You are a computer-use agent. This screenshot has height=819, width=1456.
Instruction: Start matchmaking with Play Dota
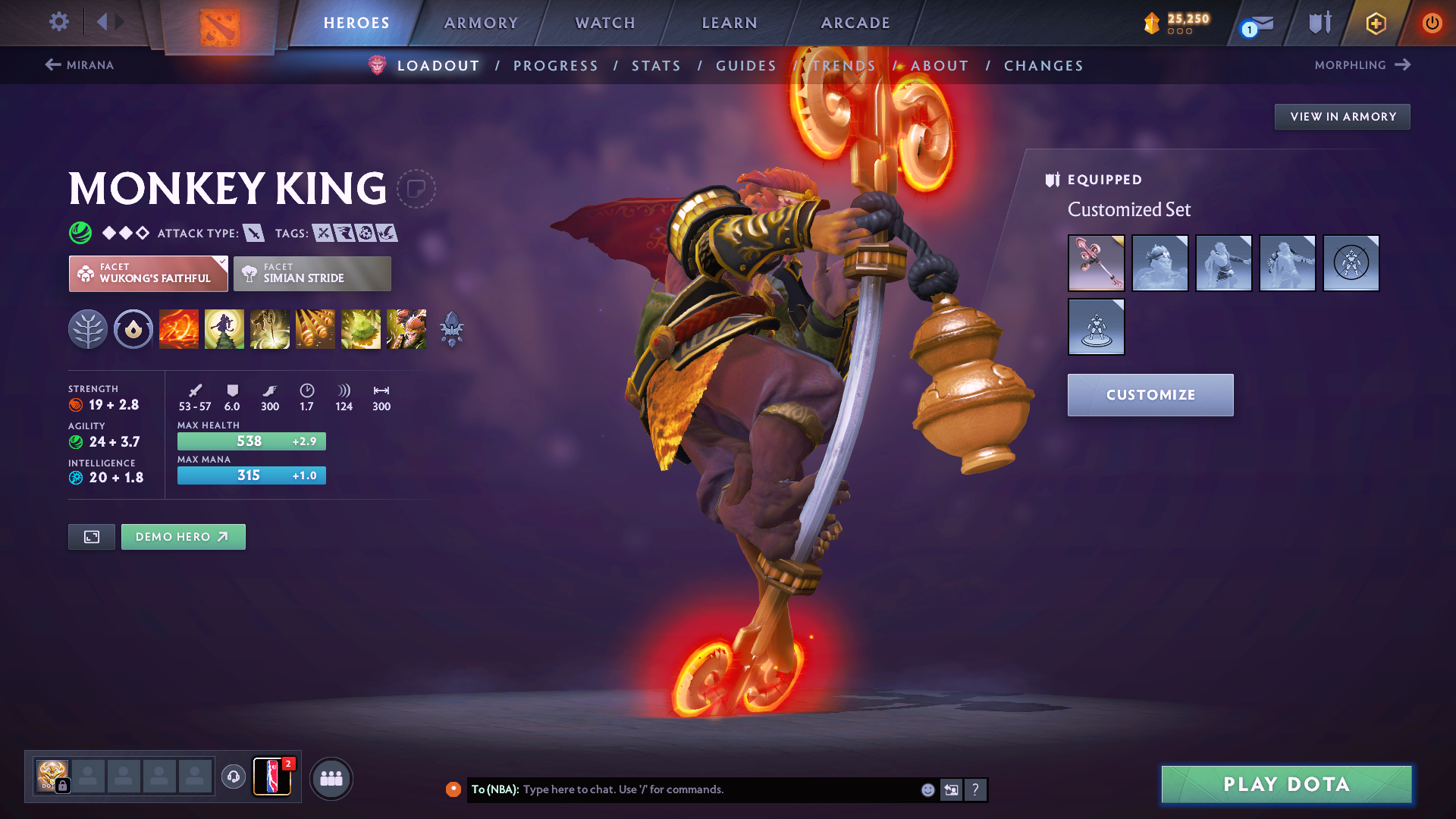pos(1286,784)
